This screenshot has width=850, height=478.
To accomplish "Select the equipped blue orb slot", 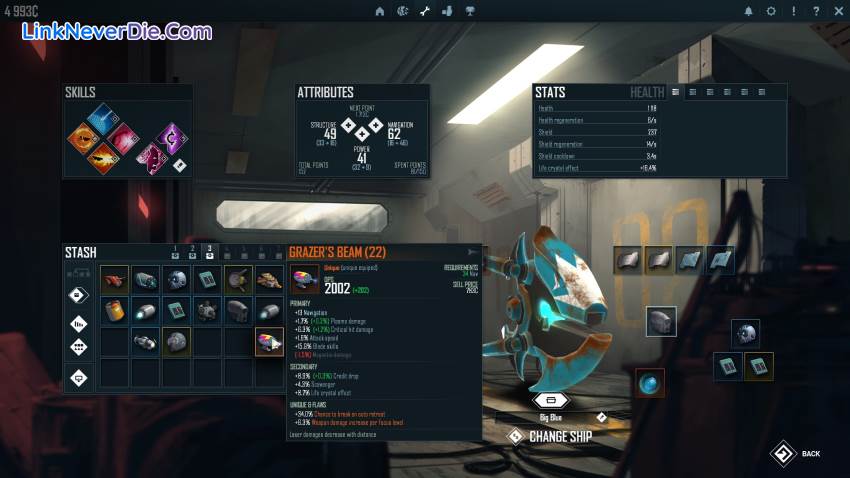I will pos(650,383).
